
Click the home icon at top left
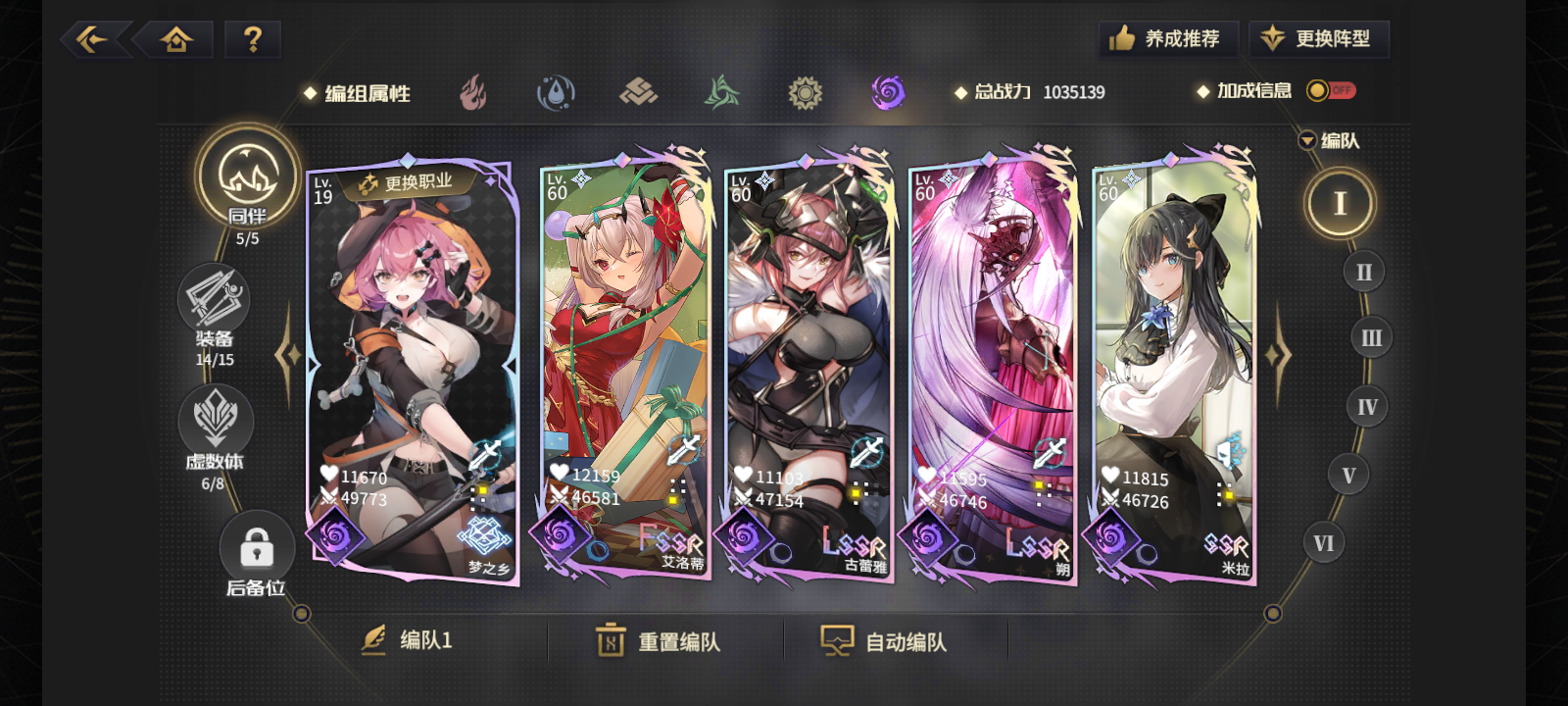coord(174,39)
